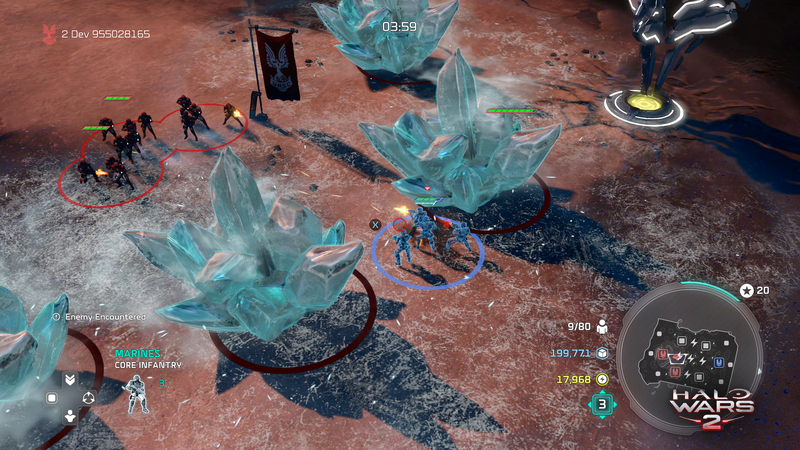800x450 pixels.
Task: Select the Marines core infantry portrait
Action: click(137, 393)
